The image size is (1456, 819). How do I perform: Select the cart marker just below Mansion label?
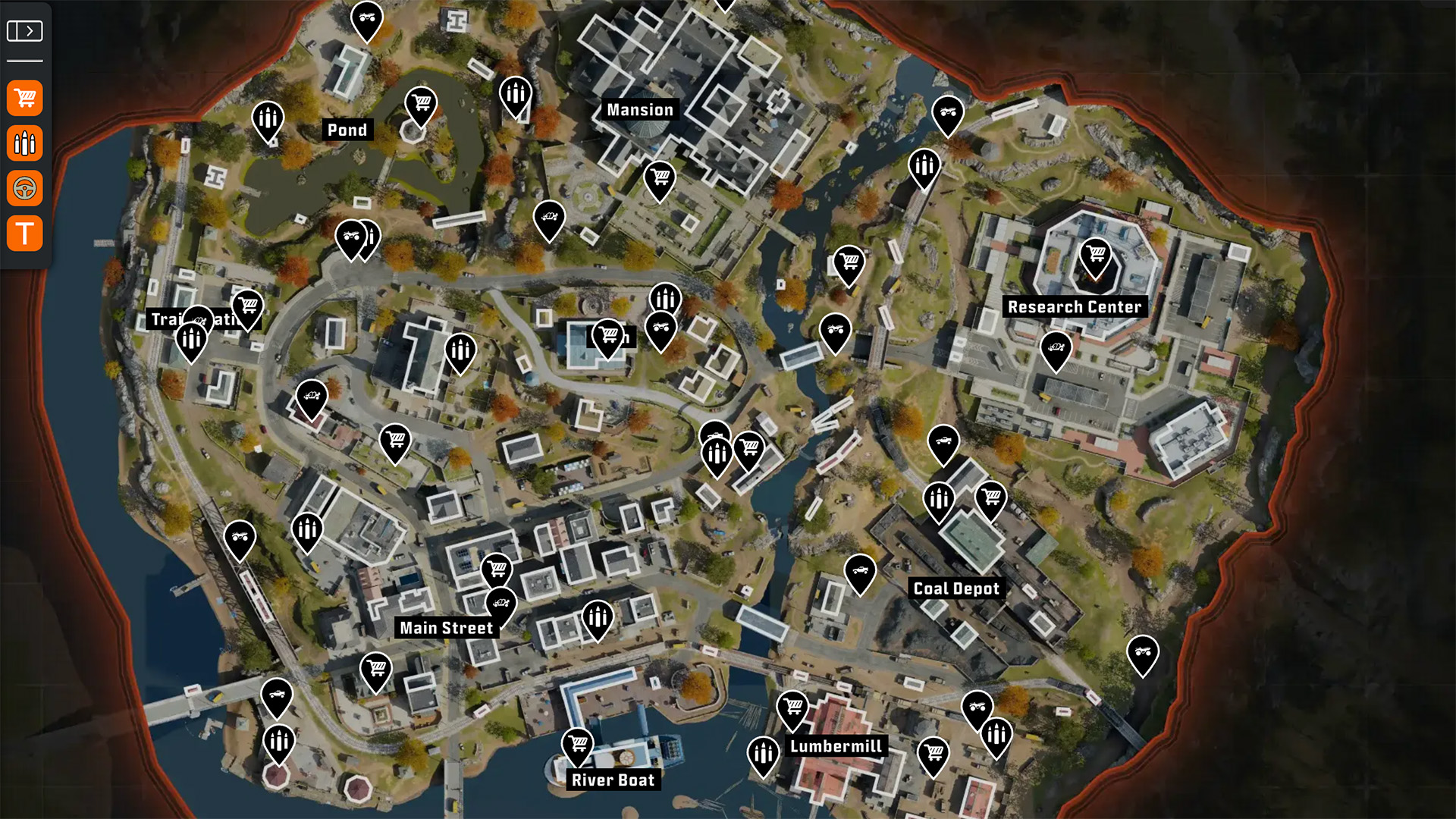660,179
